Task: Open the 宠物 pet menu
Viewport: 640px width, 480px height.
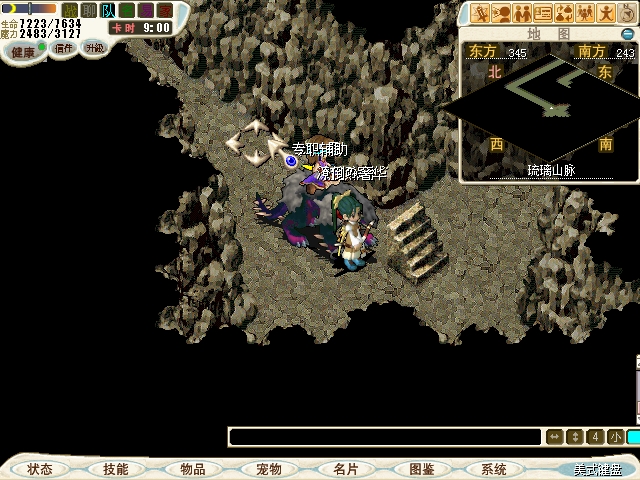Action: [x=268, y=469]
